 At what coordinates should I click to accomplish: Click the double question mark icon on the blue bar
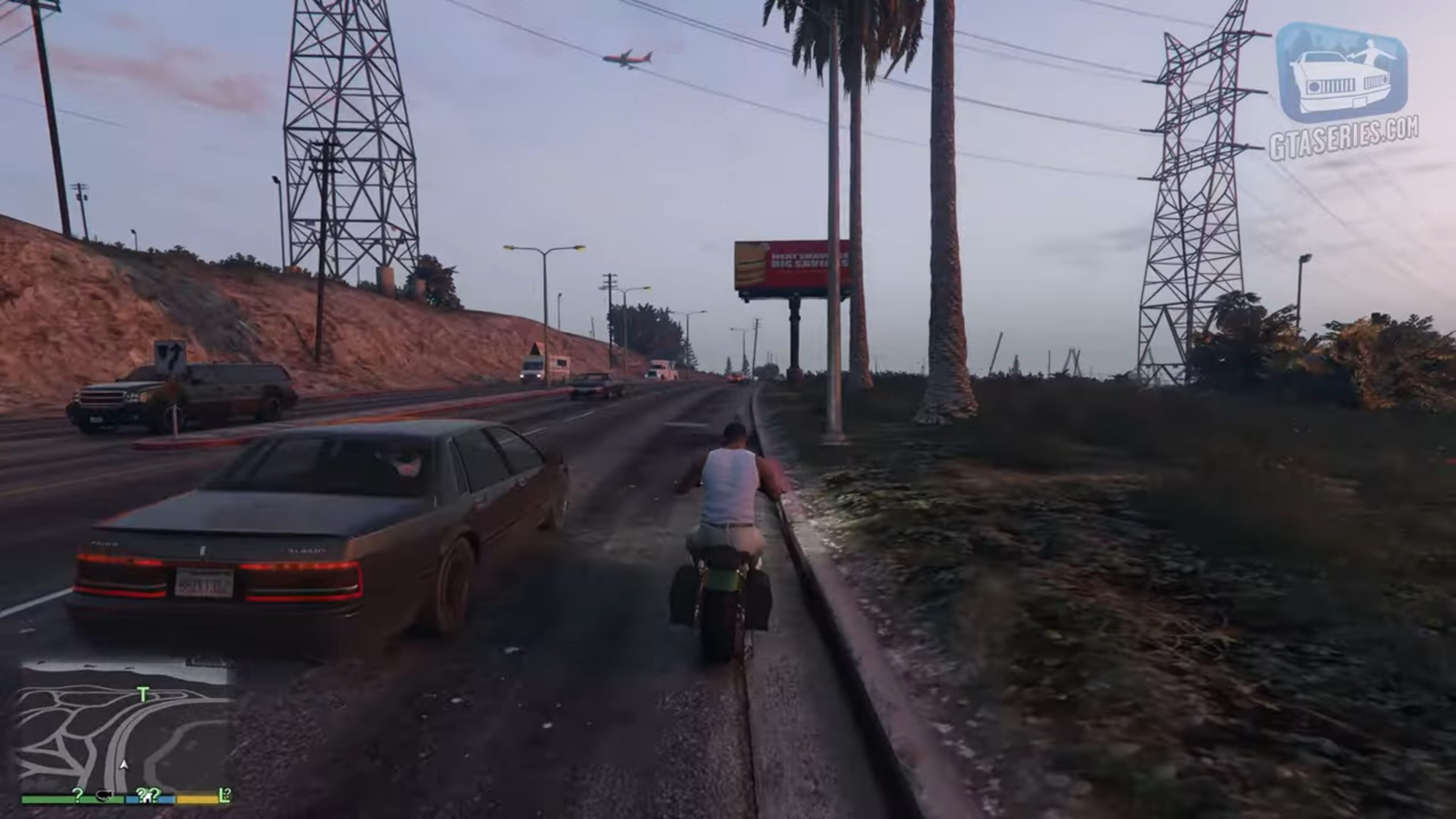(148, 794)
